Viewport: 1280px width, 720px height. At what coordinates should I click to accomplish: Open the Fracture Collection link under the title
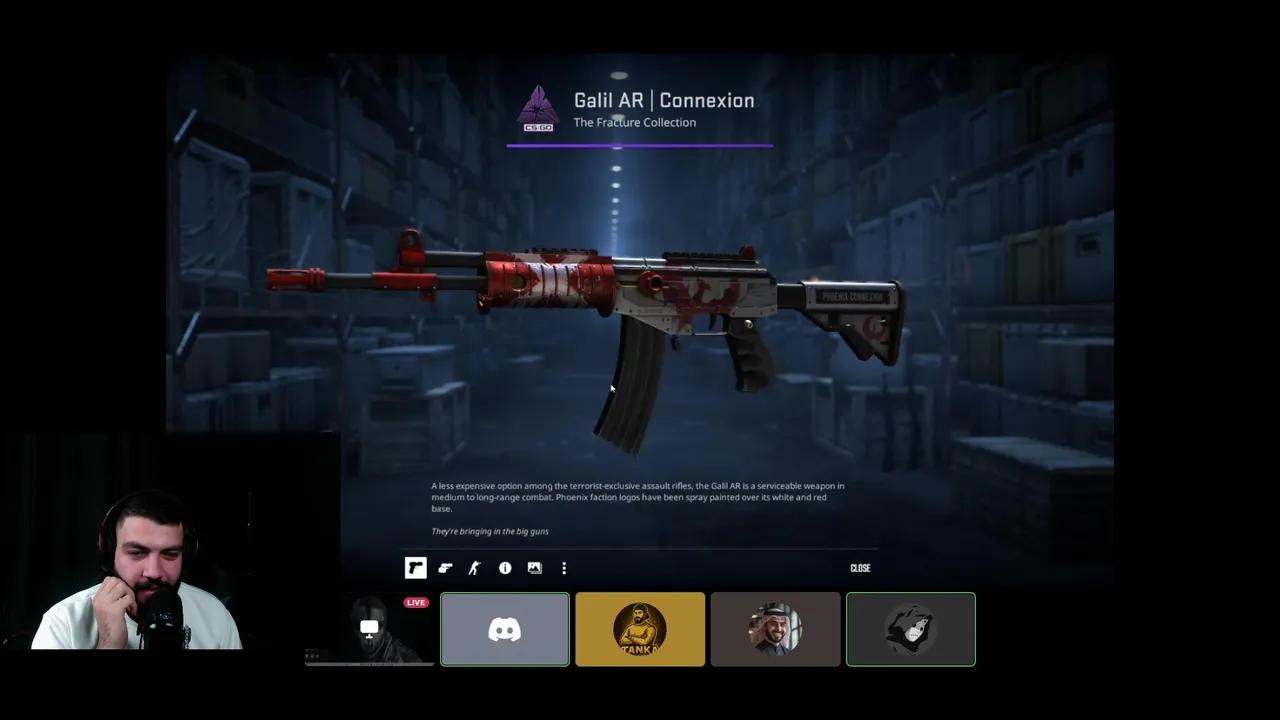pyautogui.click(x=634, y=122)
